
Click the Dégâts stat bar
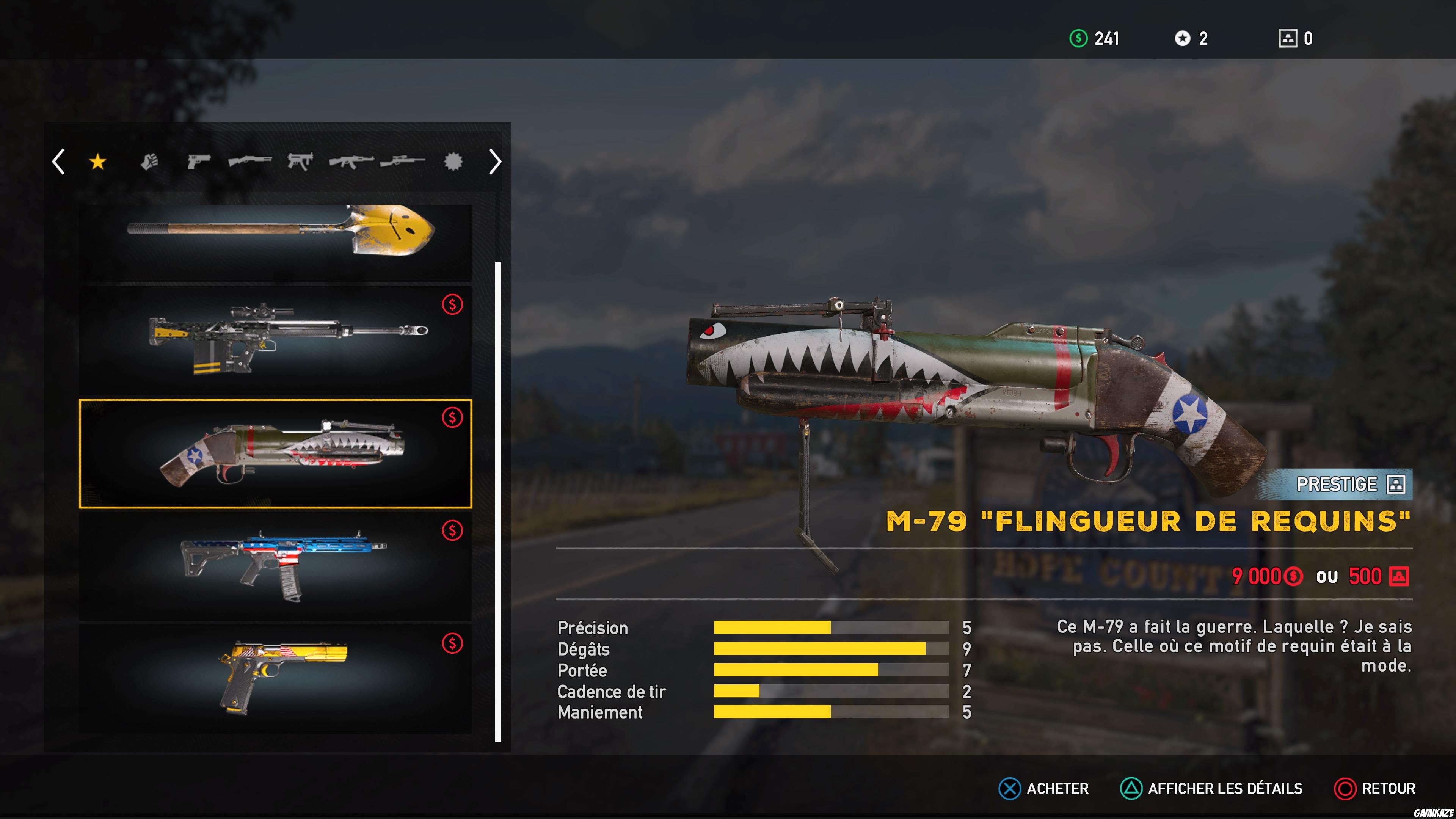coord(819,649)
